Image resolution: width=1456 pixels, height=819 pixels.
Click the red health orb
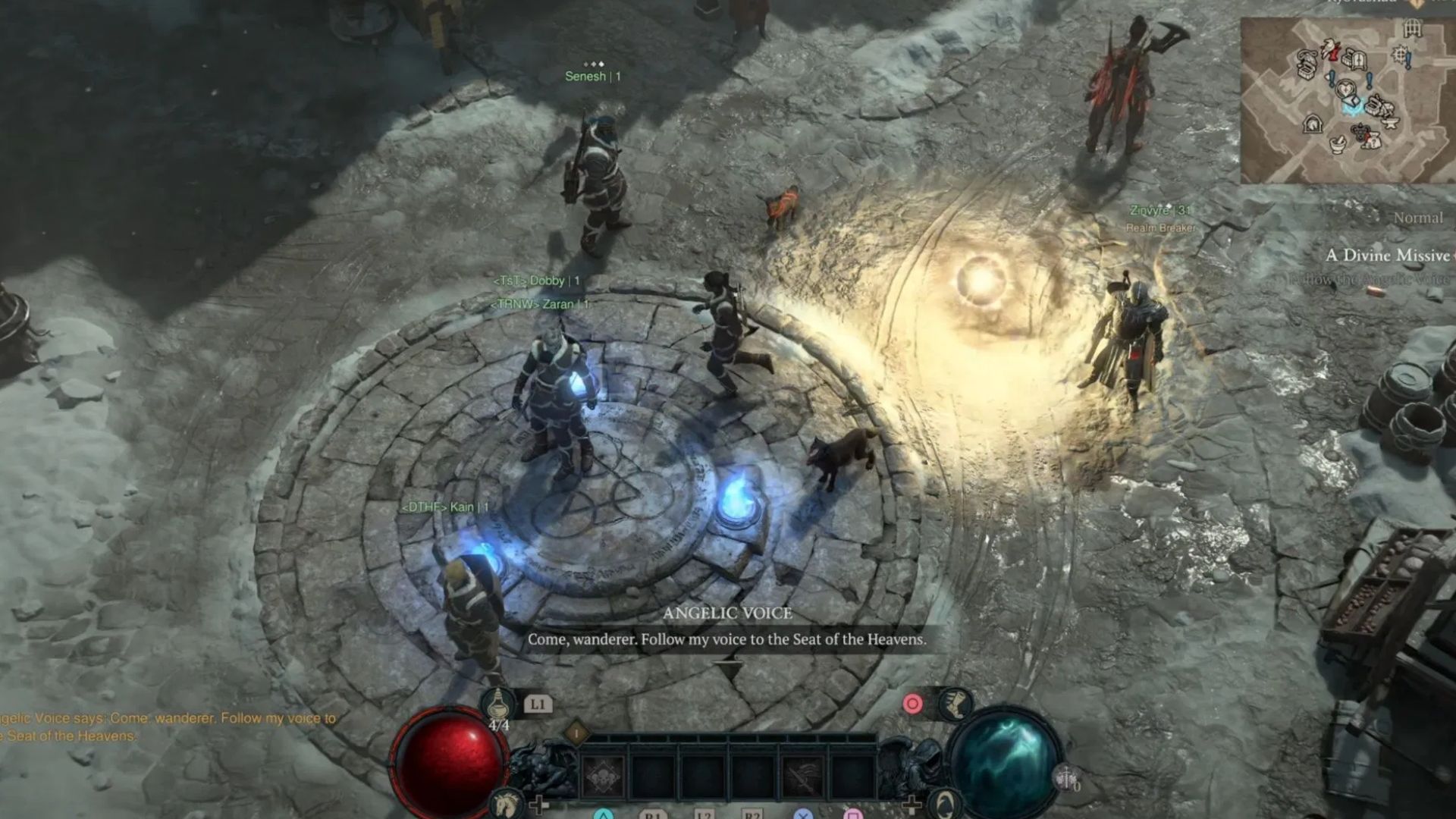point(447,758)
